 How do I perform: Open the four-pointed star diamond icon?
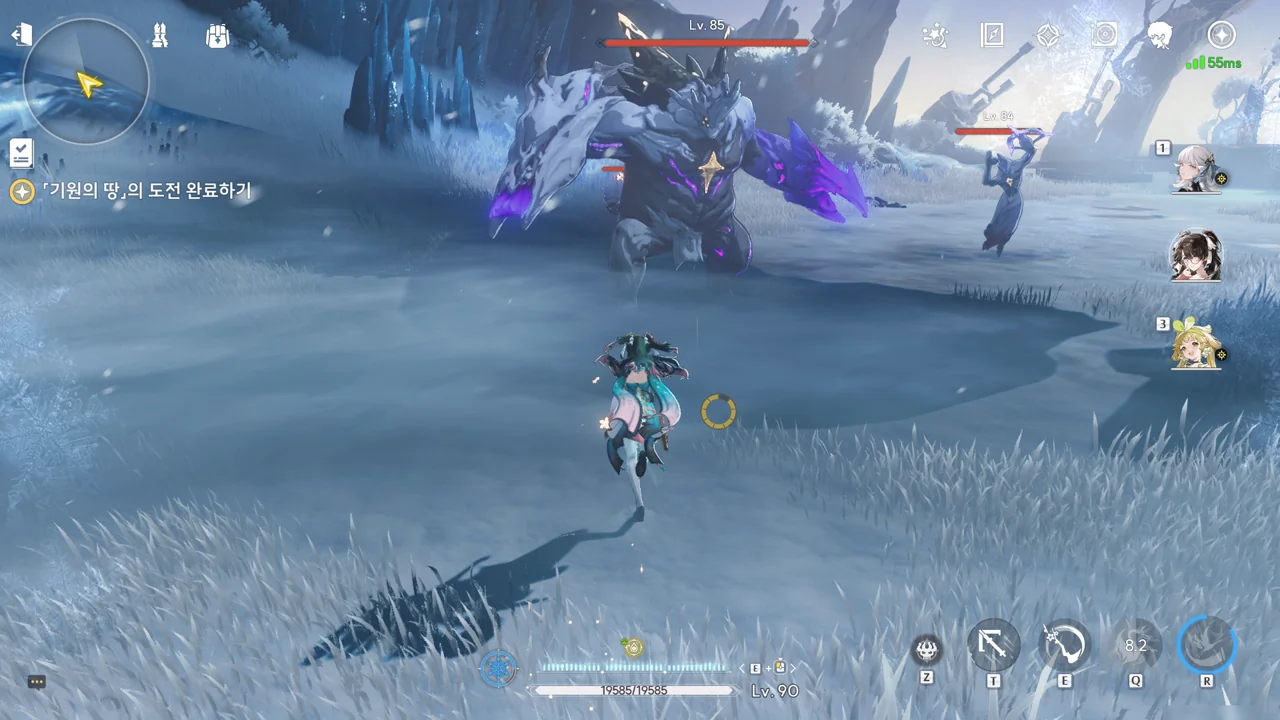point(1047,36)
